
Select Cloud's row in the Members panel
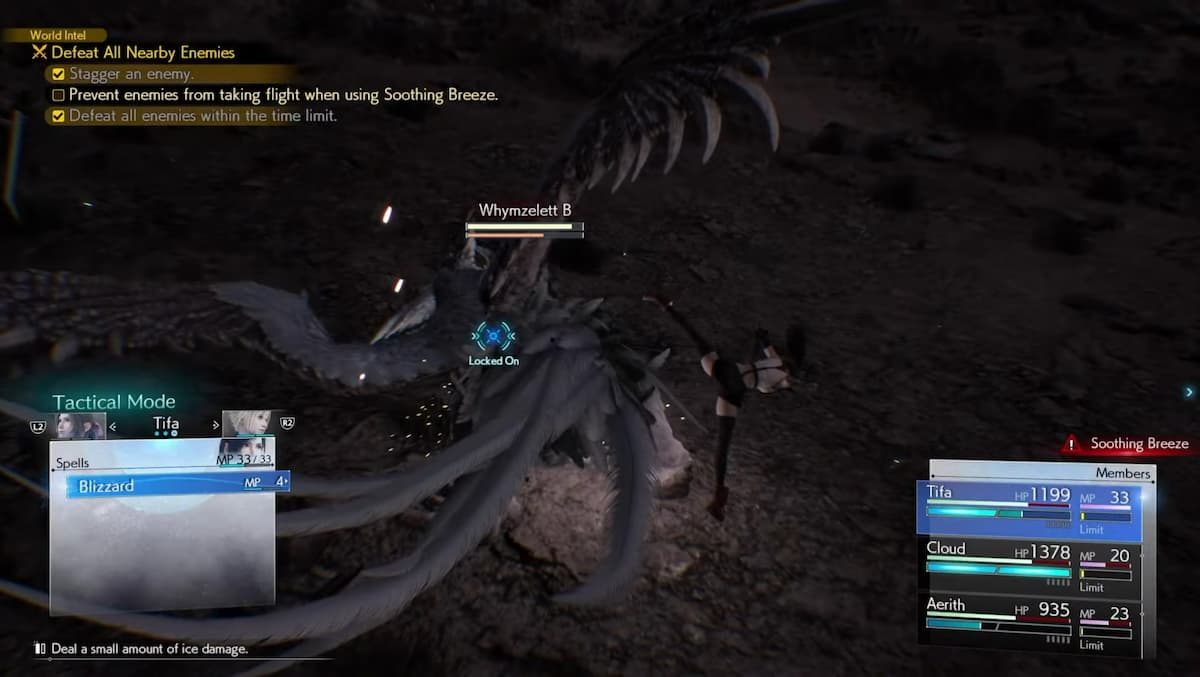1028,565
